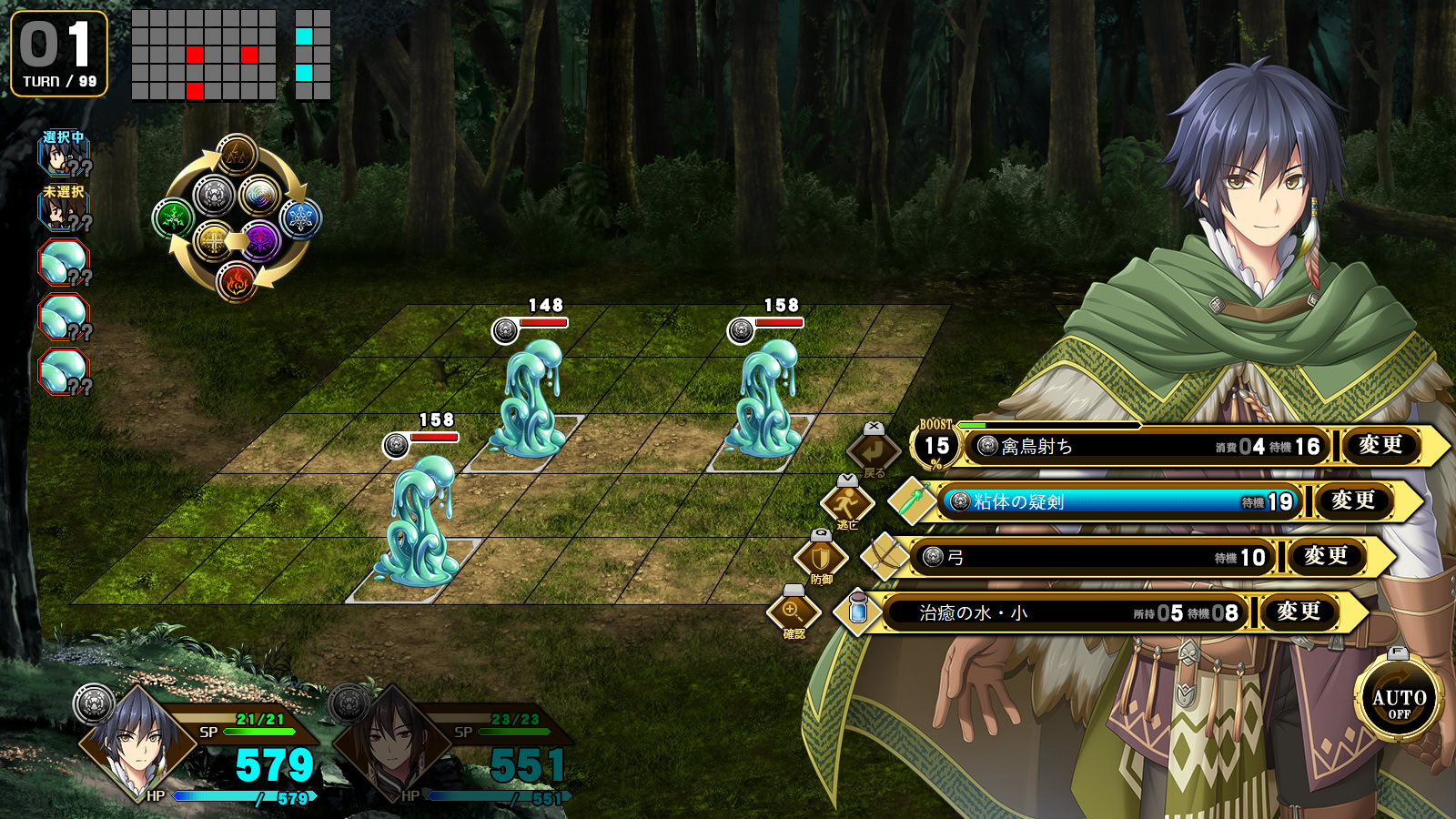This screenshot has height=819, width=1456.
Task: Click 変更 beside 粘体の疑剣
Action: pos(1353,501)
